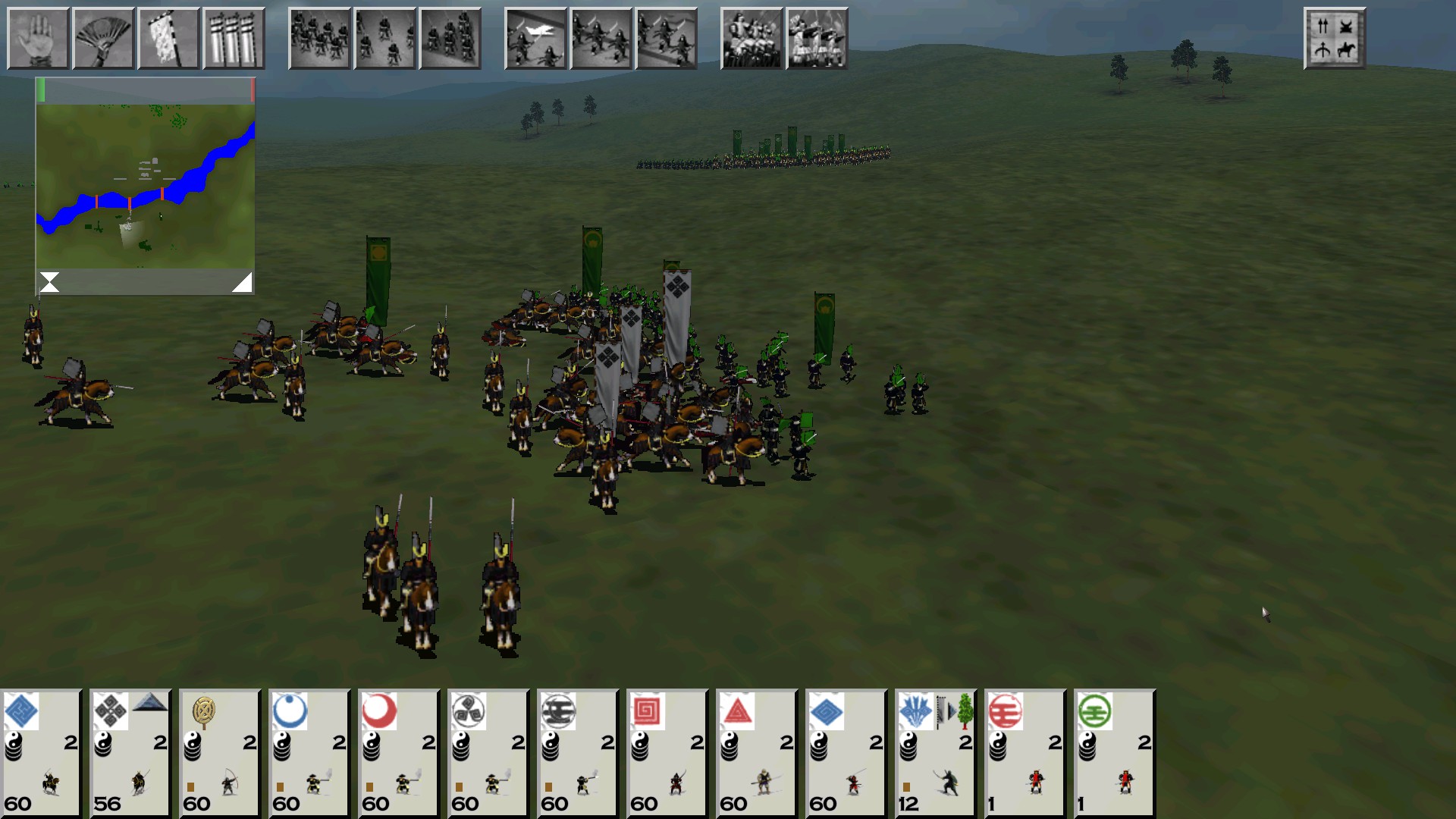This screenshot has height=819, width=1456.
Task: Expand the minimap via its bottom-left corner control
Action: (x=49, y=281)
